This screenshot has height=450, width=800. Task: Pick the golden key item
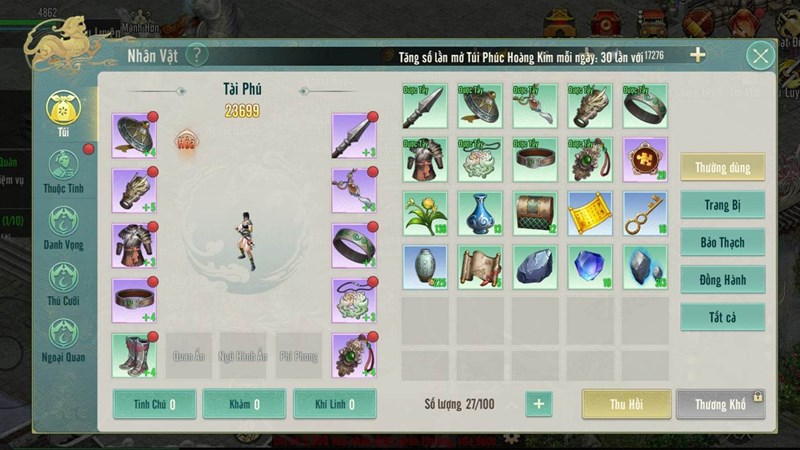(x=645, y=213)
